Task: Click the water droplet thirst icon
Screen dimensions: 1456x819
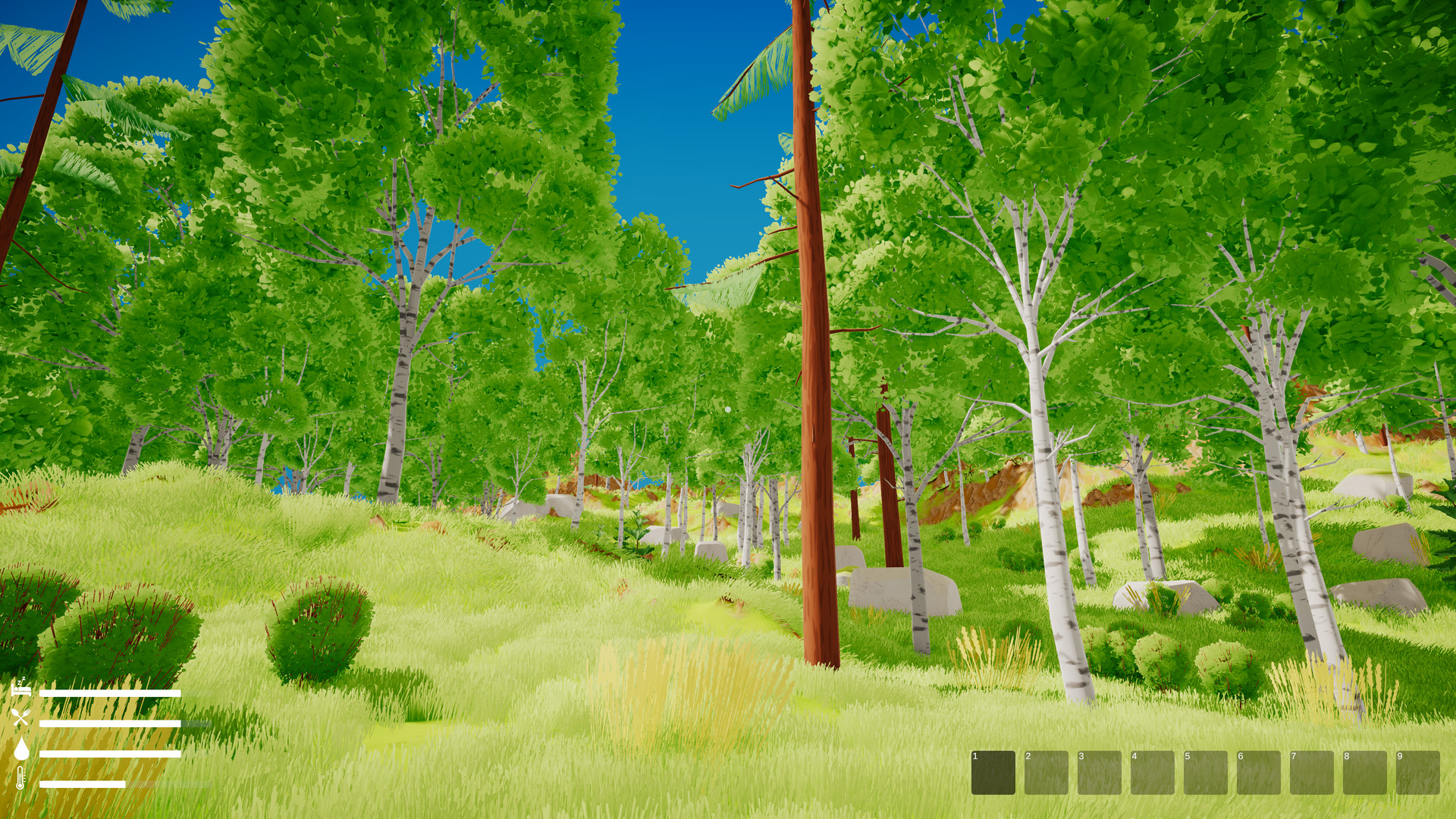Action: (x=22, y=749)
